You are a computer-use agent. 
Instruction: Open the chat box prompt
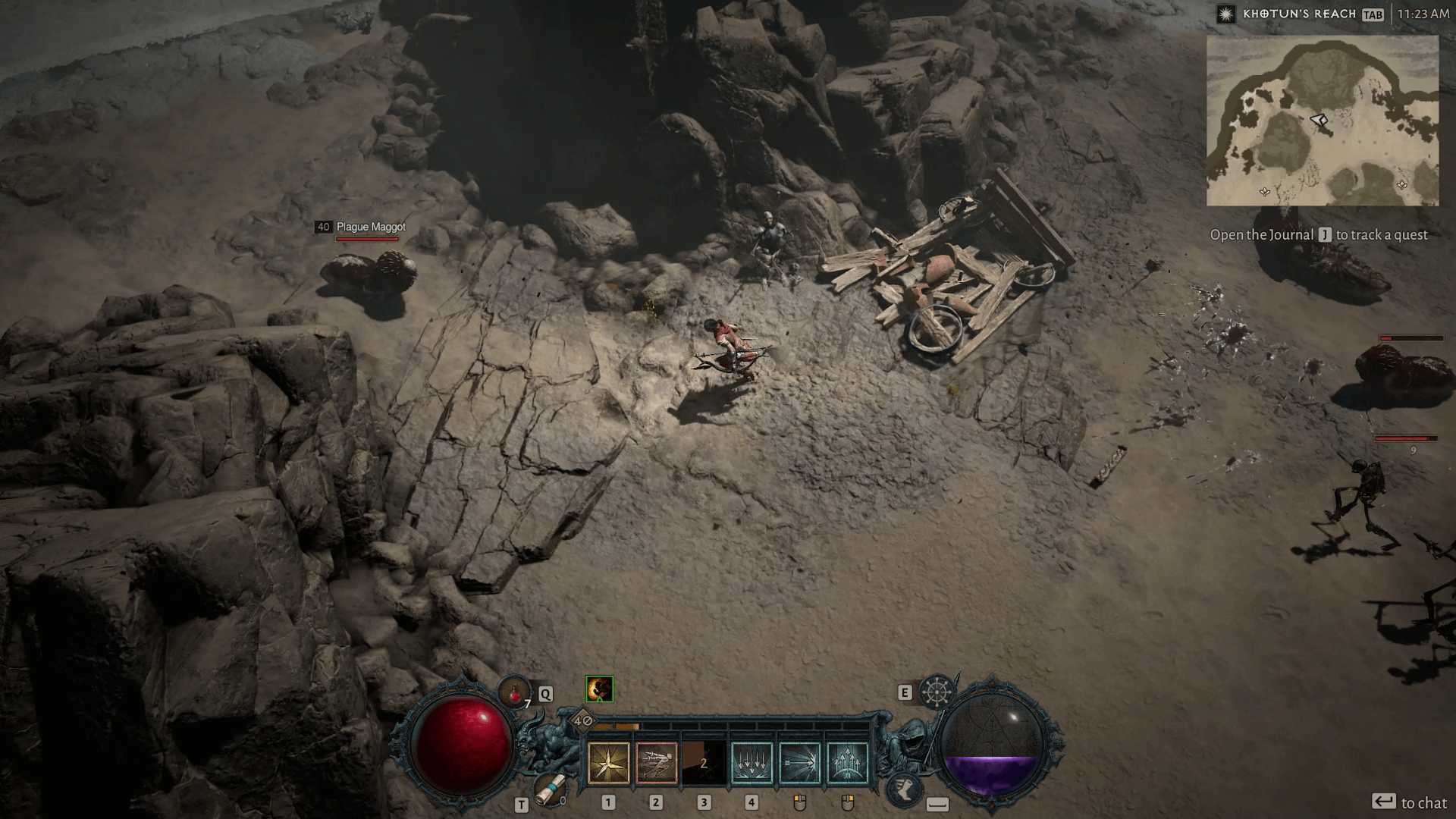coord(1409,802)
